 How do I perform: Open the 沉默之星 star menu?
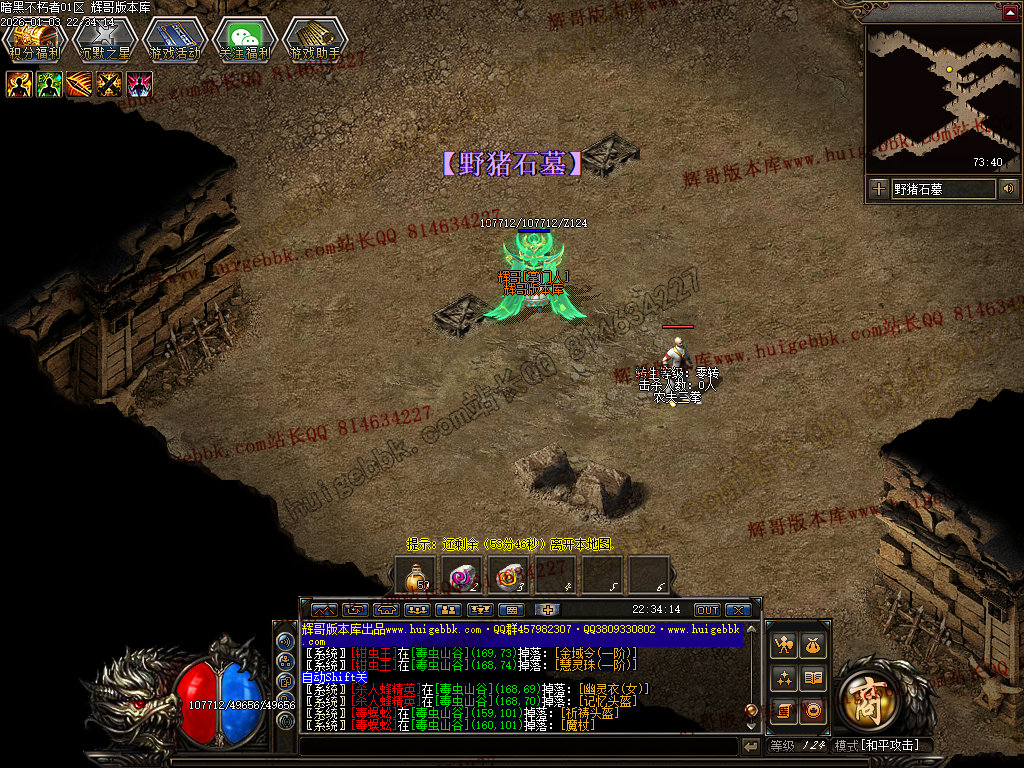[104, 42]
